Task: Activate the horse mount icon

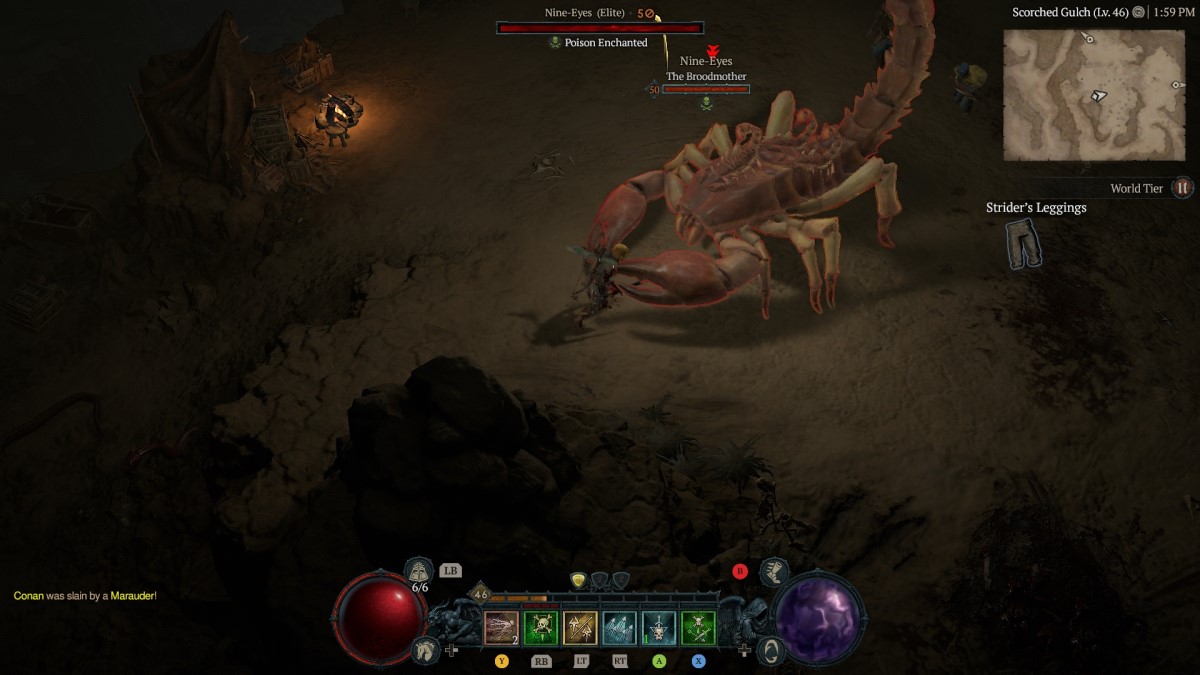Action: pos(424,650)
